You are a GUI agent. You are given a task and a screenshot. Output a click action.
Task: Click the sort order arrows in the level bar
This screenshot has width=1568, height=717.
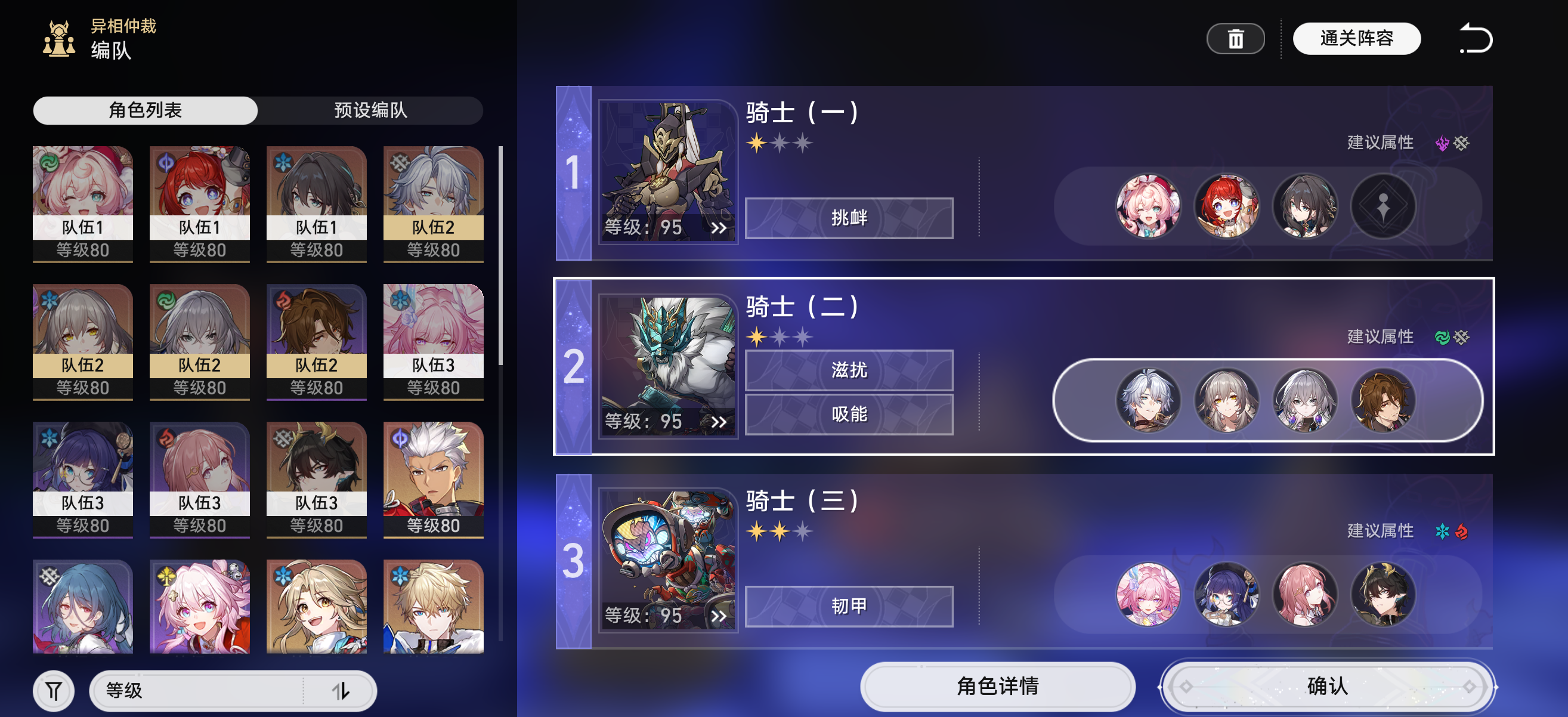(x=343, y=690)
